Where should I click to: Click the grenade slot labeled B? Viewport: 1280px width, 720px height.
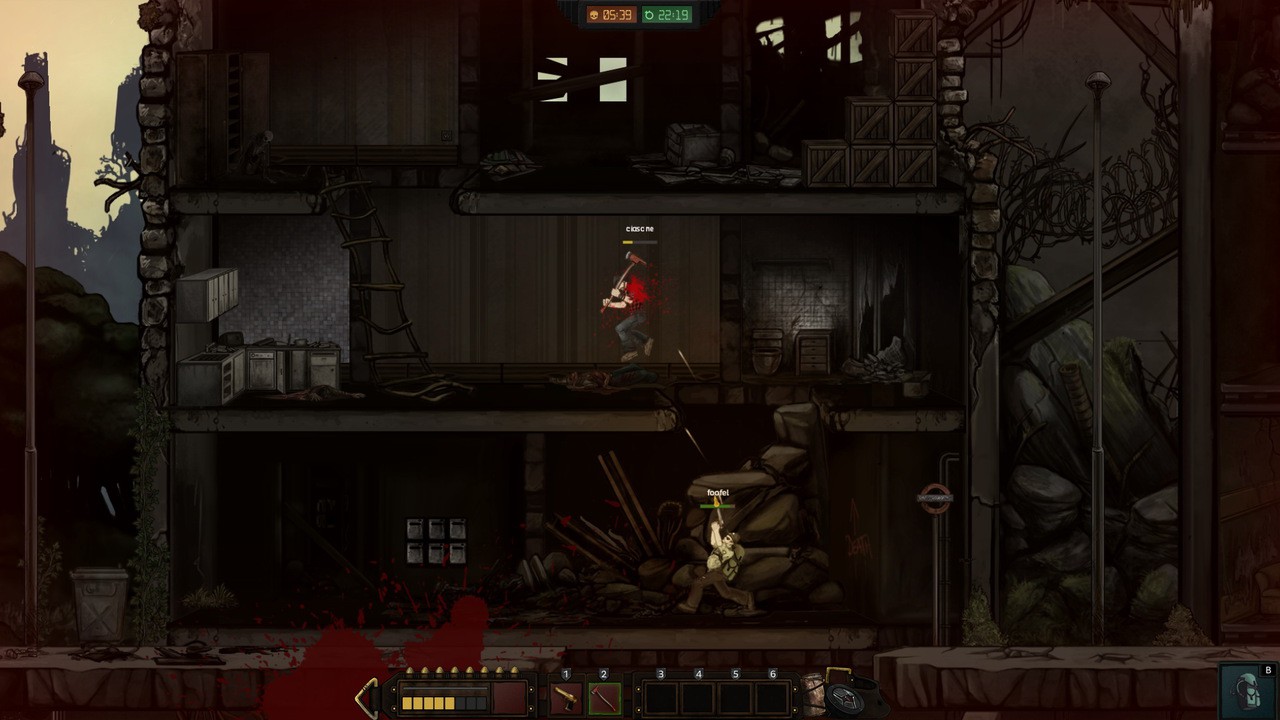coord(1246,692)
